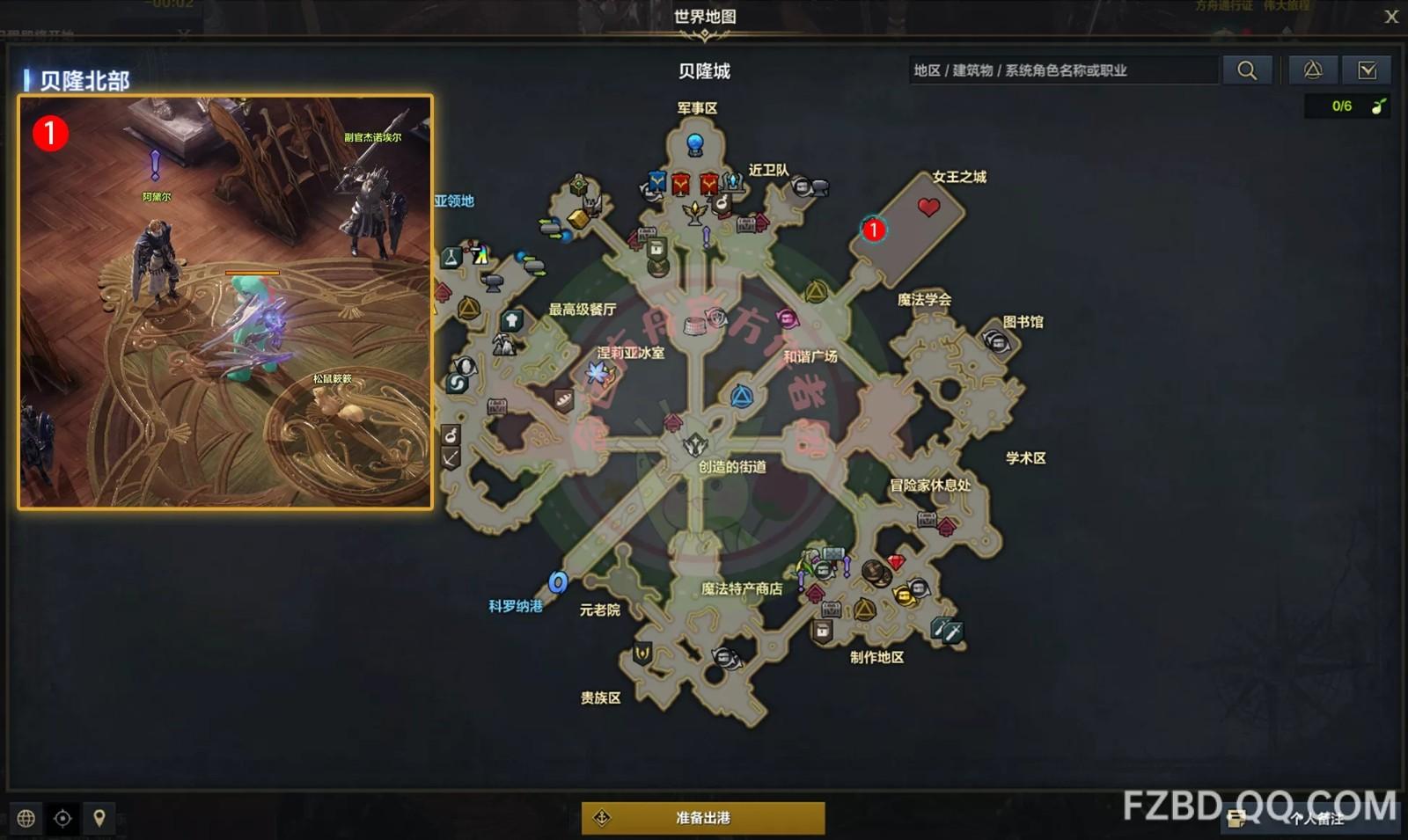The width and height of the screenshot is (1408, 840).
Task: Click the snowflake icon at 涅莉亚冰室
Action: click(599, 374)
